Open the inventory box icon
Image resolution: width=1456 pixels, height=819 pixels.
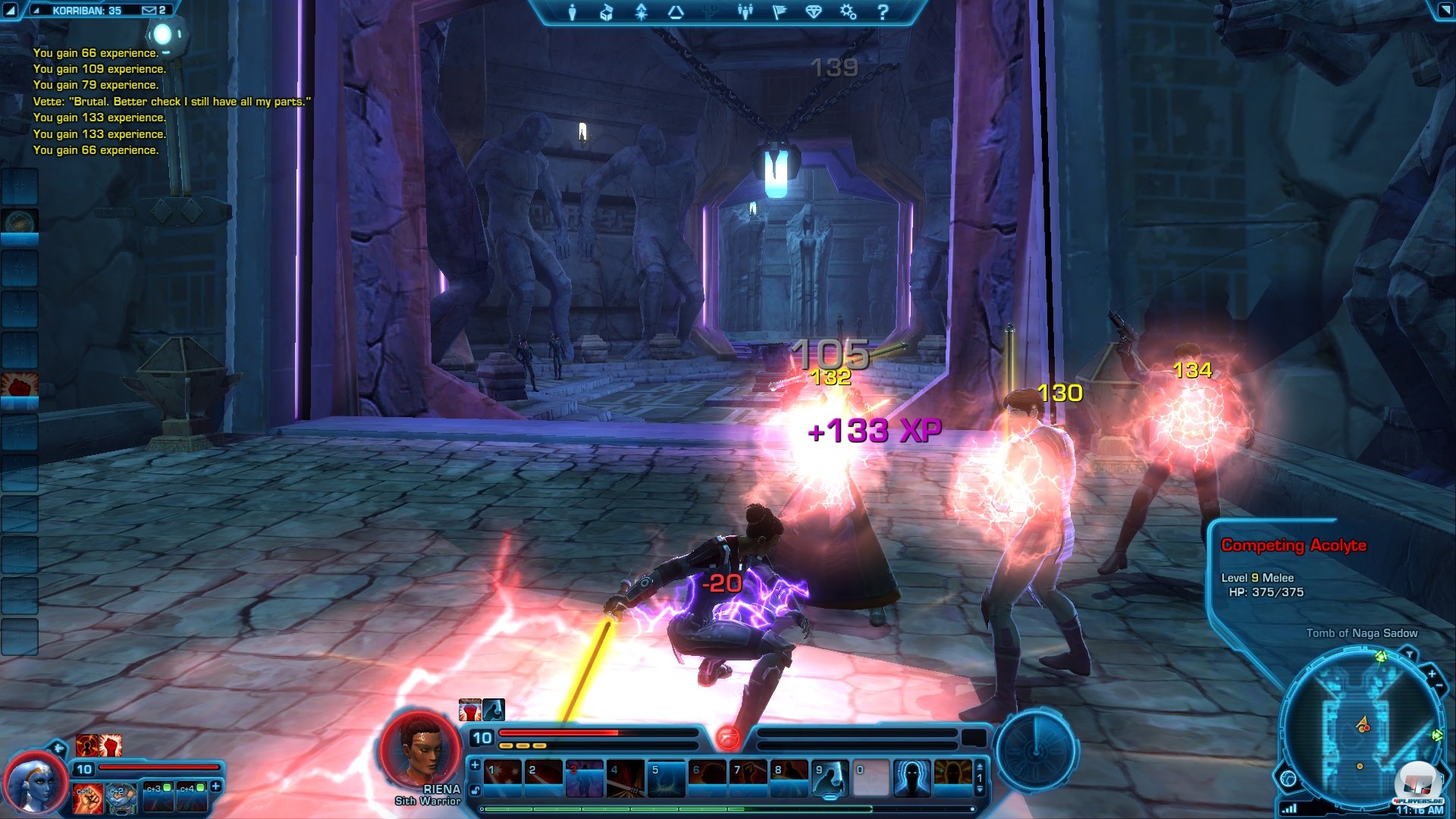[606, 12]
